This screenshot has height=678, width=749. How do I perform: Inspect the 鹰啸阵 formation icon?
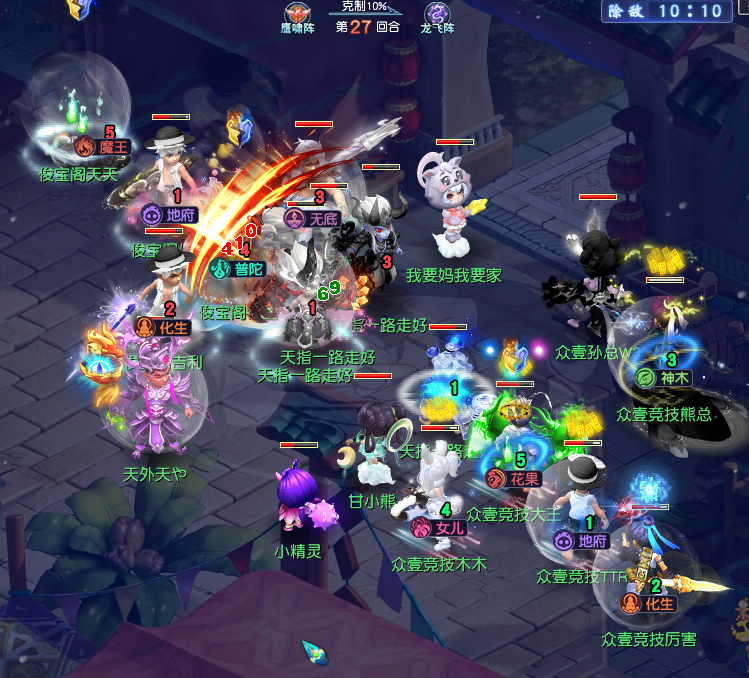point(296,14)
